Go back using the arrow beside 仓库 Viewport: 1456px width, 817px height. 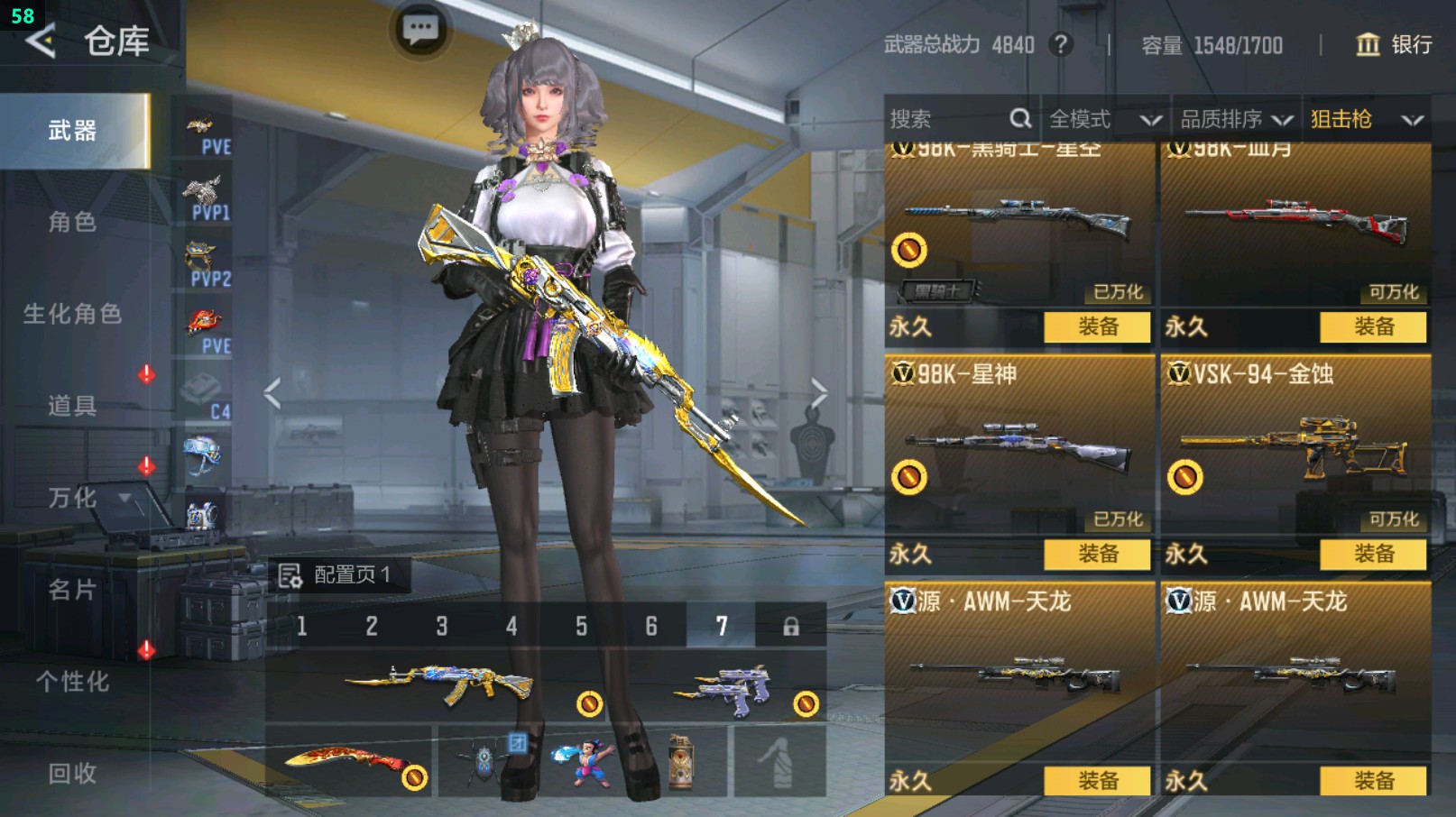41,41
